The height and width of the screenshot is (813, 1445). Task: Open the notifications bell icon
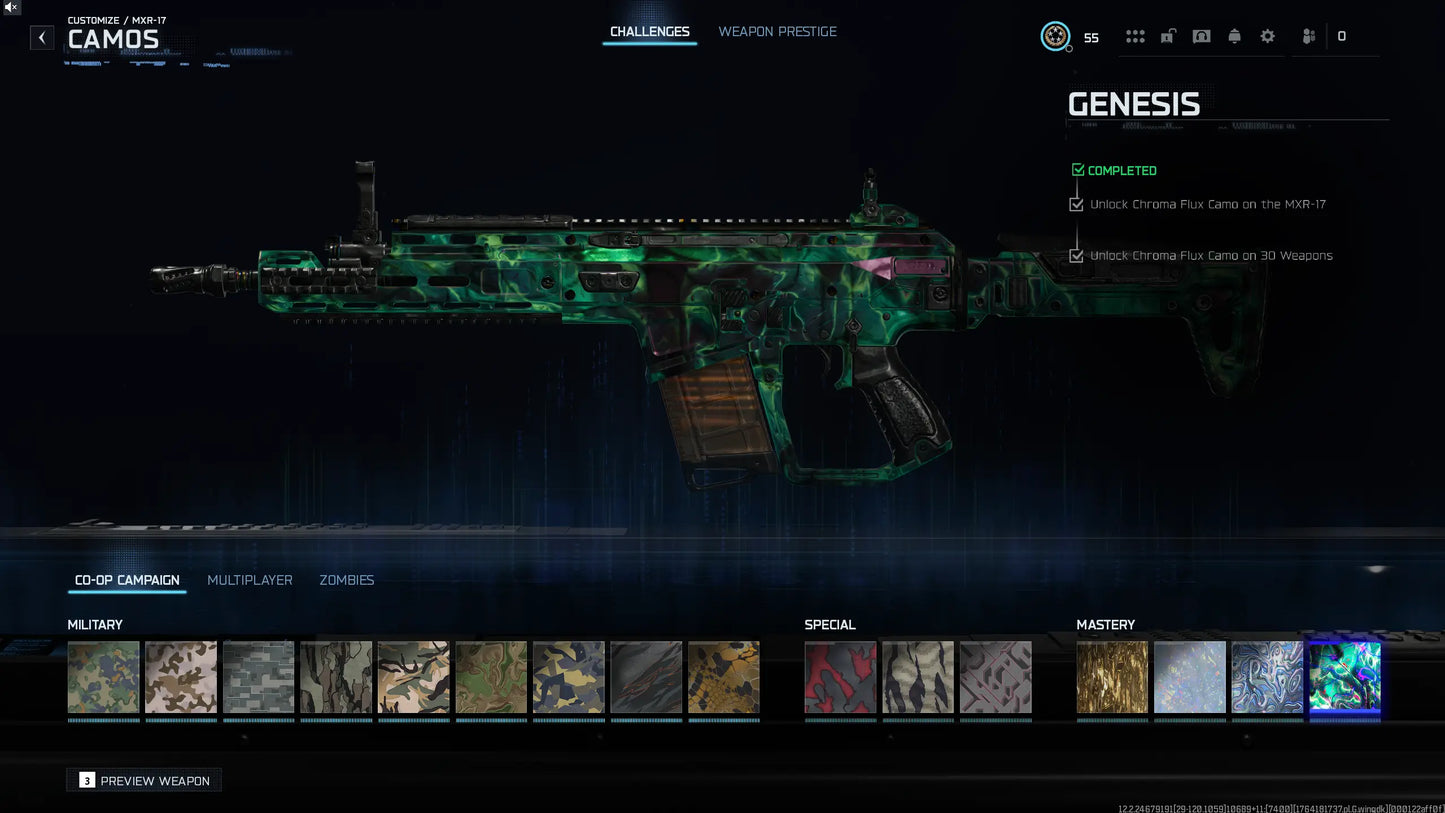pyautogui.click(x=1235, y=35)
